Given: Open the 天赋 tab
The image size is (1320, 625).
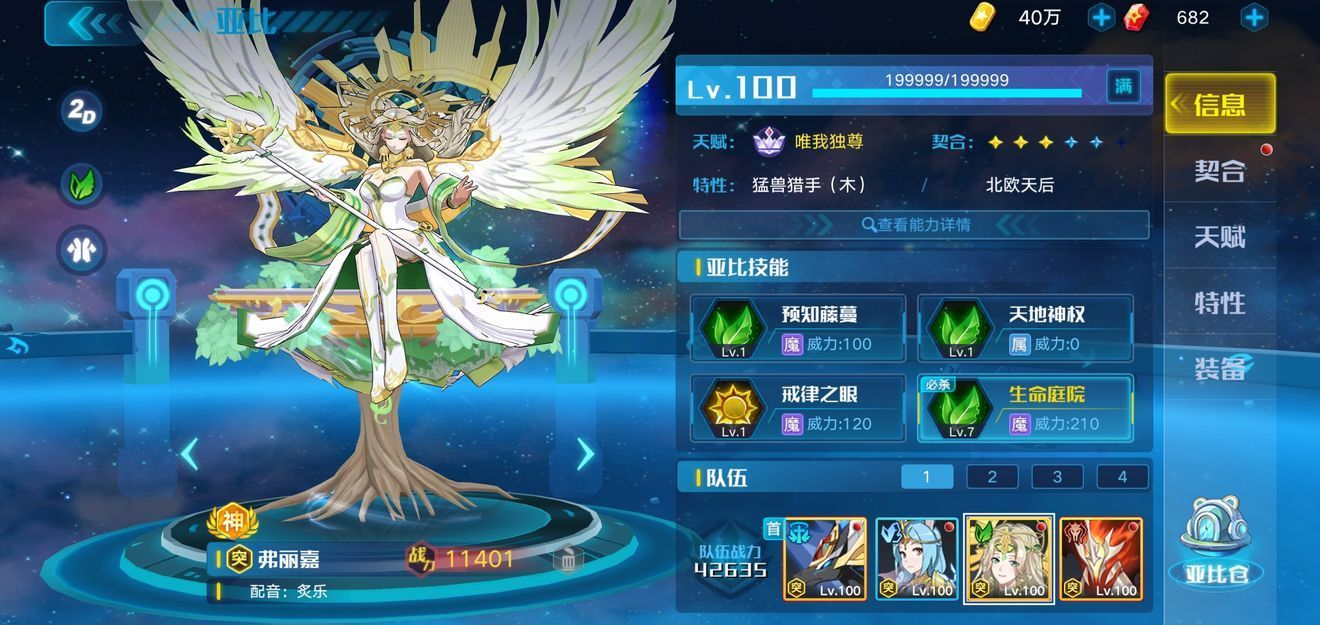Looking at the screenshot, I should (1220, 237).
